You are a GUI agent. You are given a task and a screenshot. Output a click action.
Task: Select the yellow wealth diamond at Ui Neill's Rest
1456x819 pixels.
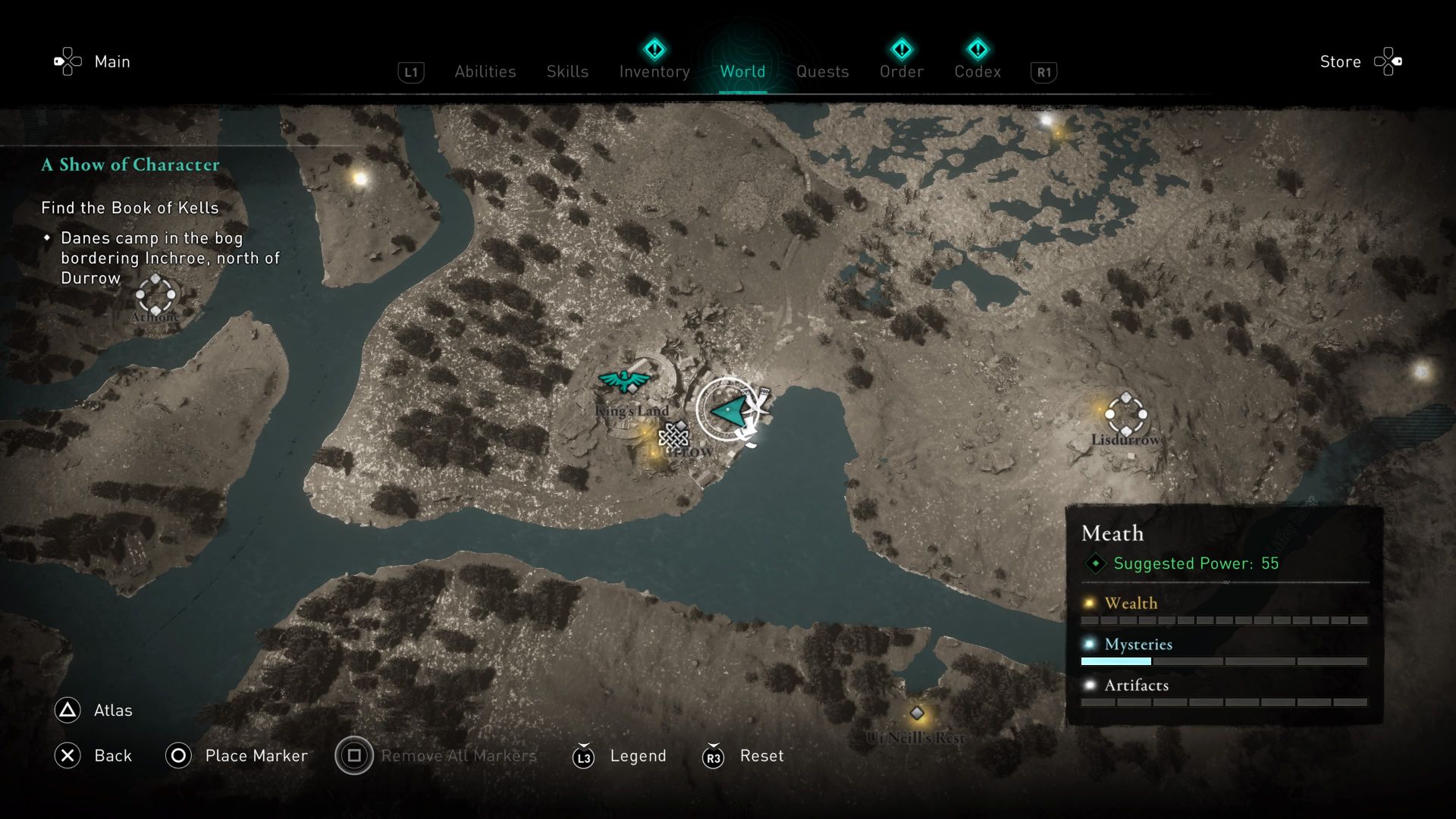[918, 713]
